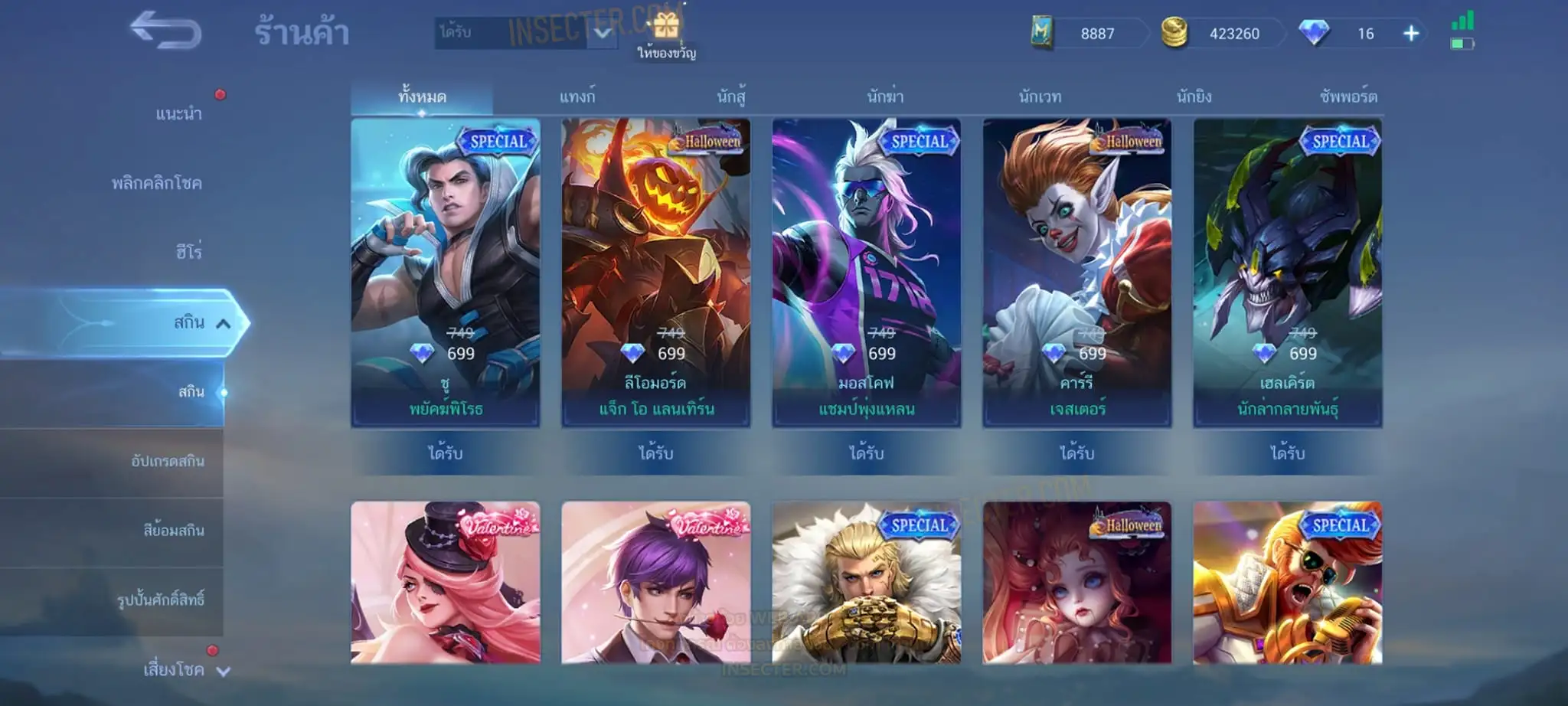Open the รูปปั้นศักดิ์สิทธิ์ sacred statue submenu
Image resolution: width=1568 pixels, height=706 pixels.
tap(161, 600)
